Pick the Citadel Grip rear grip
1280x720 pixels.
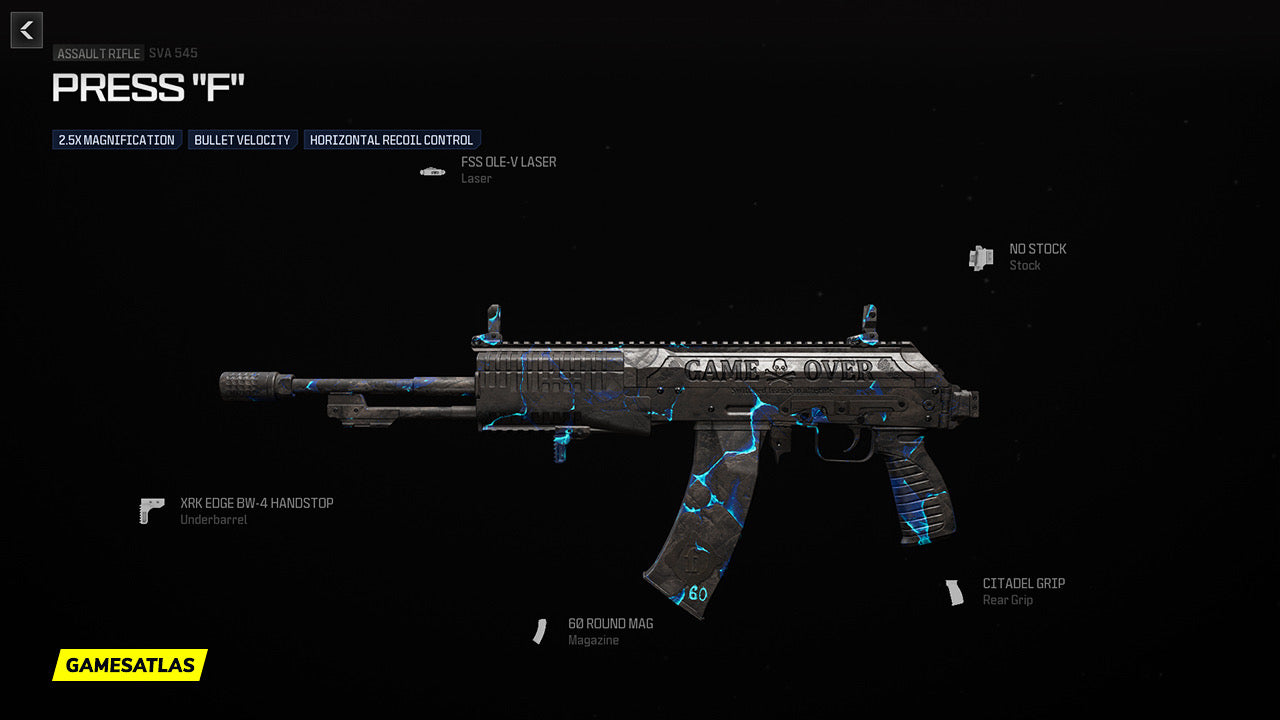[x=1023, y=584]
